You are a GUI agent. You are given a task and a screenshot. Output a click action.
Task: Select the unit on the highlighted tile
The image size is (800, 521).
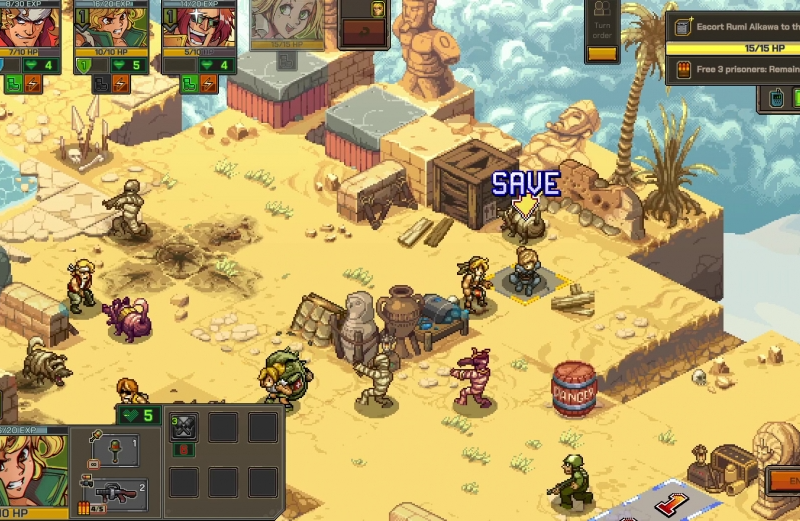point(525,271)
